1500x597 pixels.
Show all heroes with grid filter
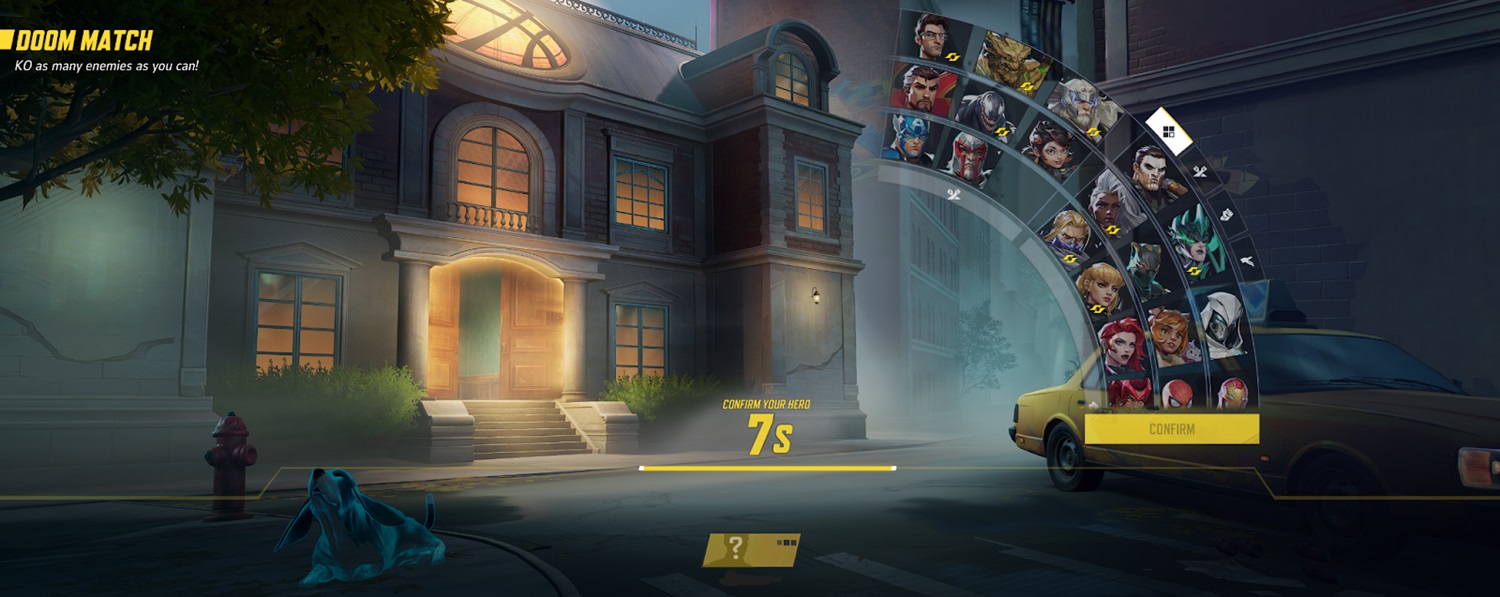(1168, 131)
